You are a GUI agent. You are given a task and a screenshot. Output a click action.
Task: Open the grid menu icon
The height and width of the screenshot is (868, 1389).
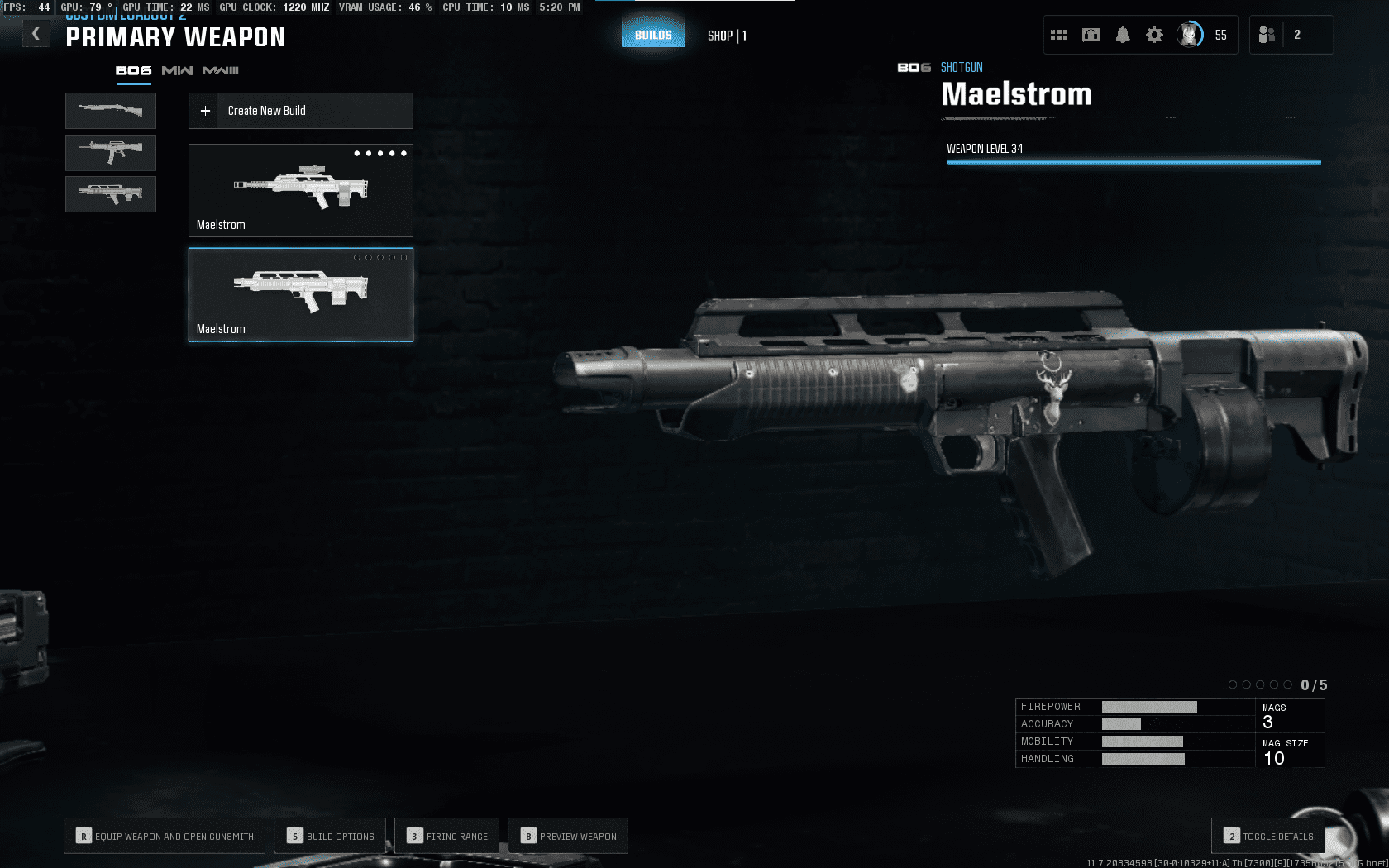[1059, 35]
